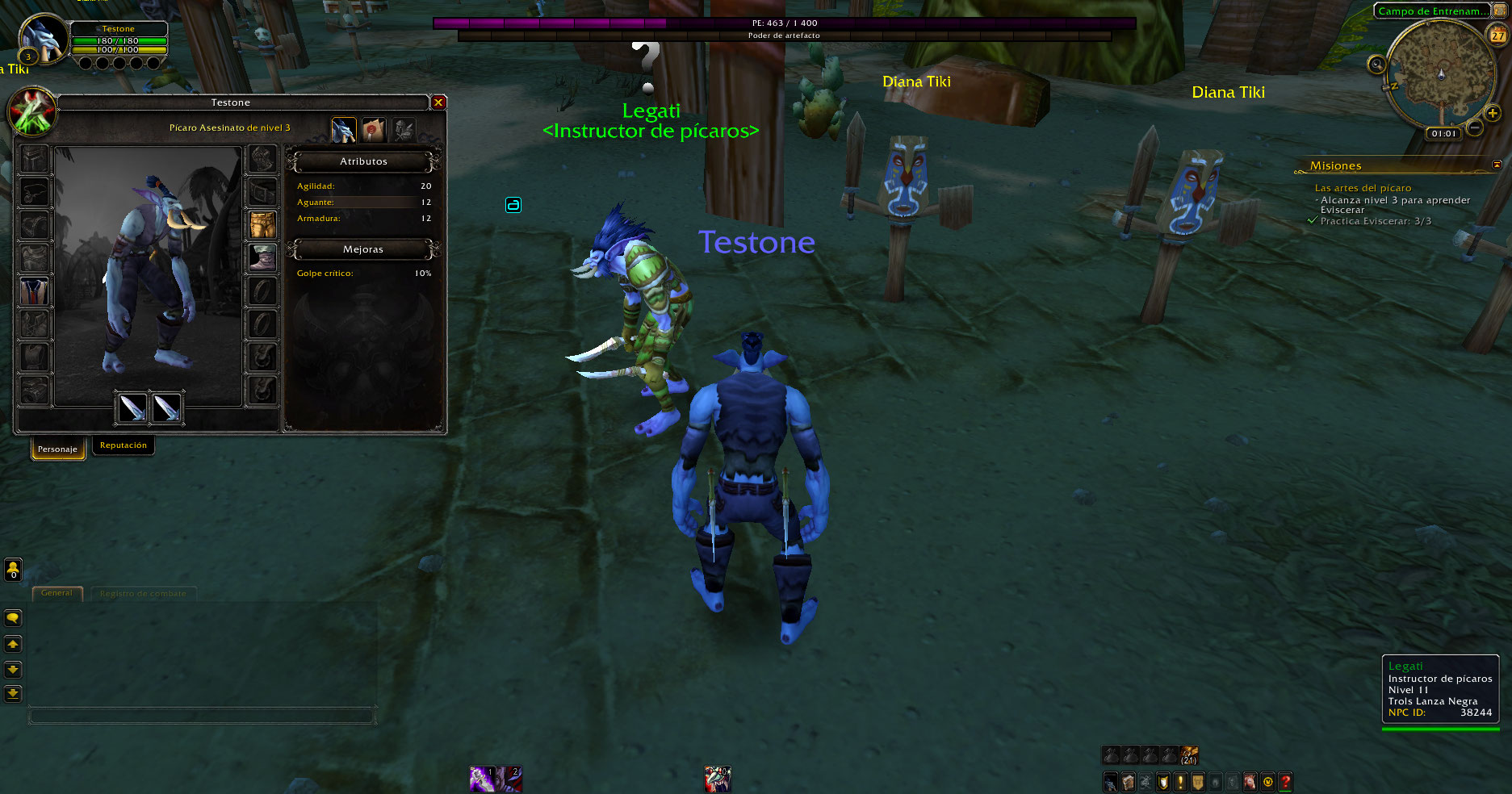Open the titles pane with the scroll icon
Image resolution: width=1512 pixels, height=794 pixels.
(x=373, y=129)
